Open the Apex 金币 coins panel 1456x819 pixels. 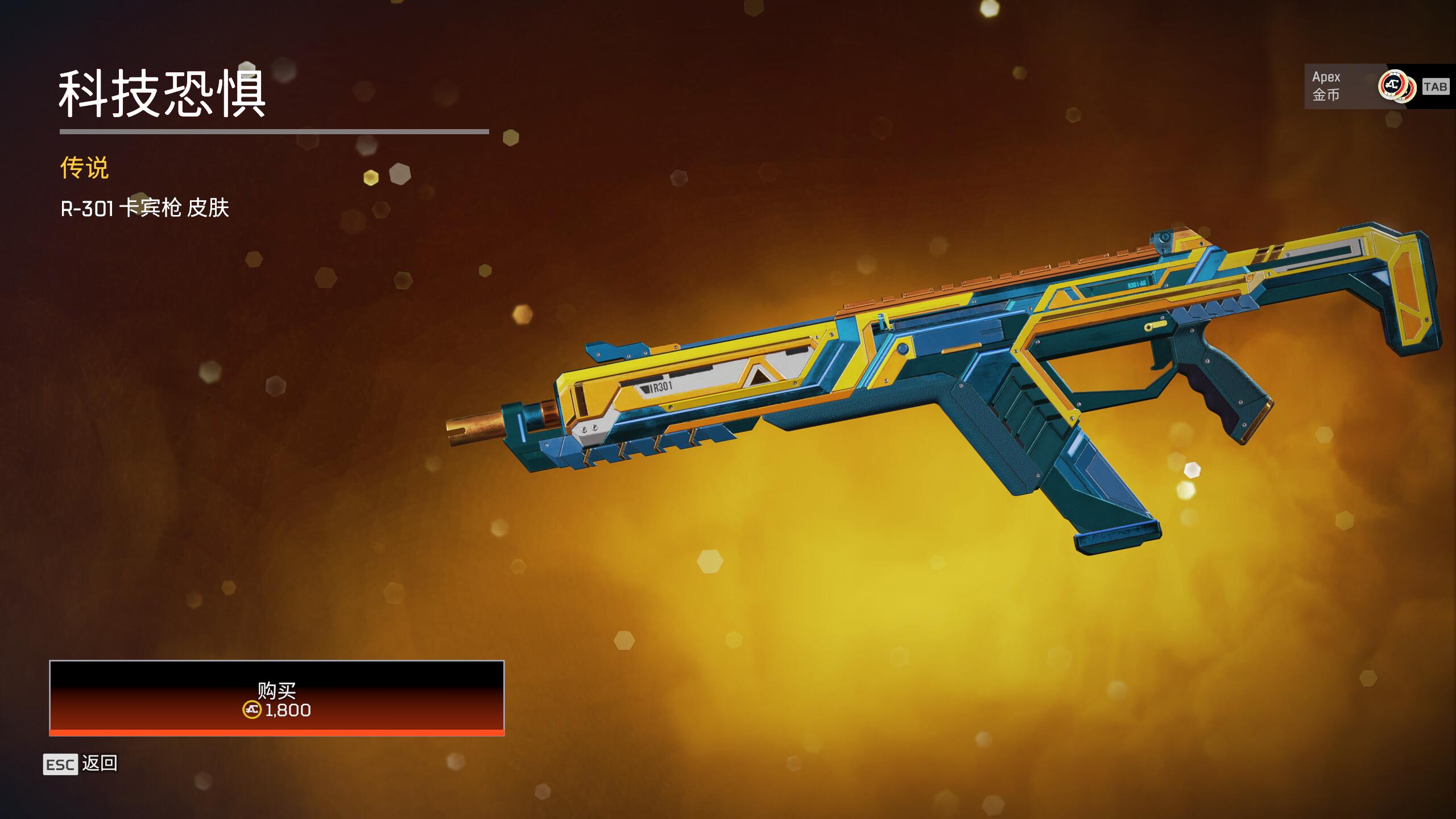1376,86
